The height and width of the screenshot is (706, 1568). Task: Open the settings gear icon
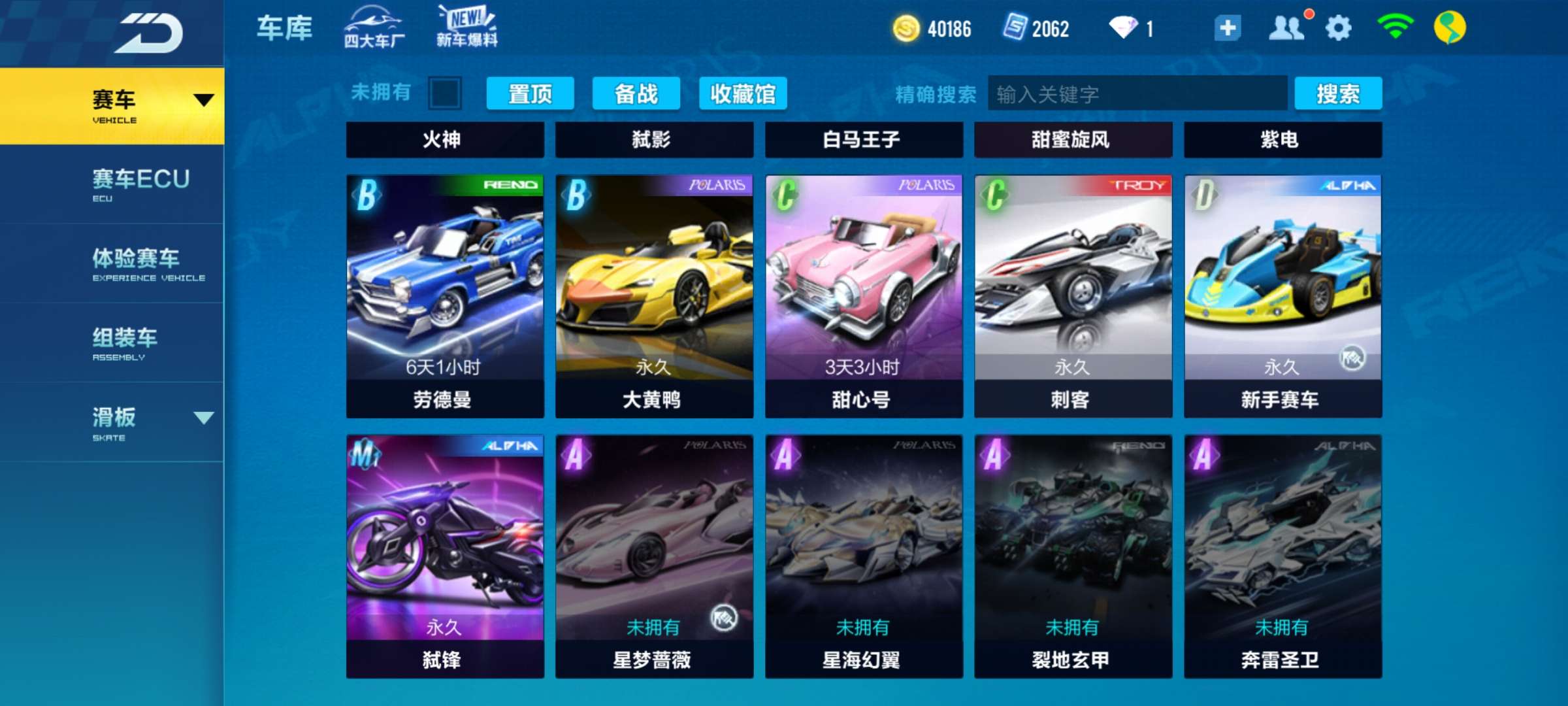point(1341,27)
